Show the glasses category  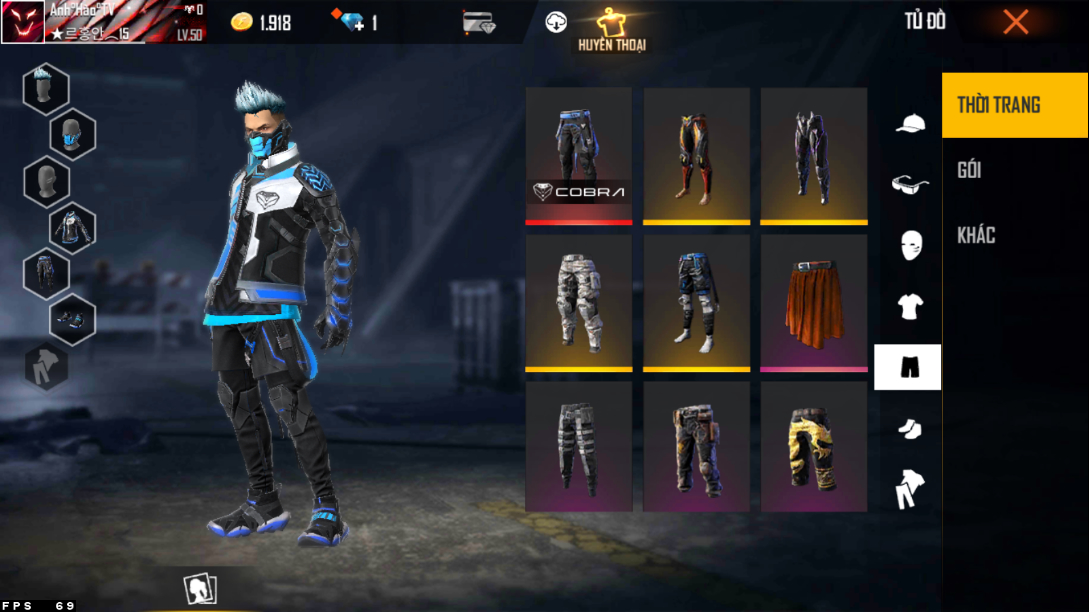(909, 184)
